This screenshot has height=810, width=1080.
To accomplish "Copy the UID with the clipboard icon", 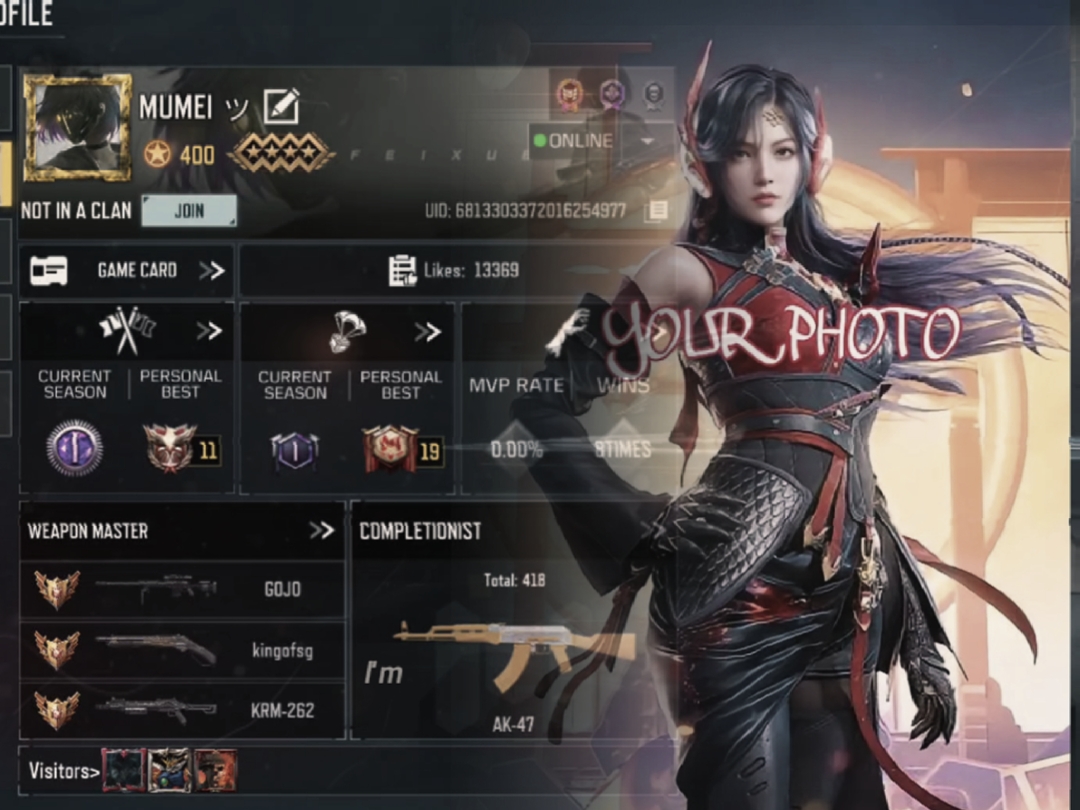I will [x=656, y=210].
